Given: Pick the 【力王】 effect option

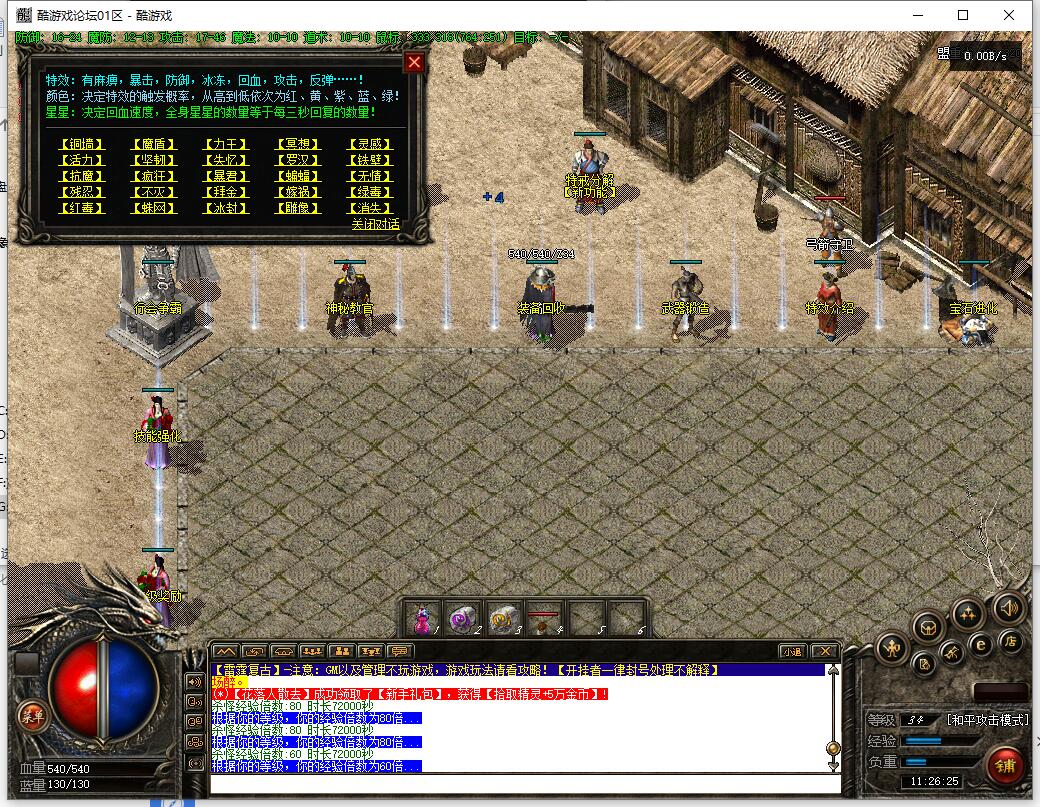Looking at the screenshot, I should tap(226, 144).
